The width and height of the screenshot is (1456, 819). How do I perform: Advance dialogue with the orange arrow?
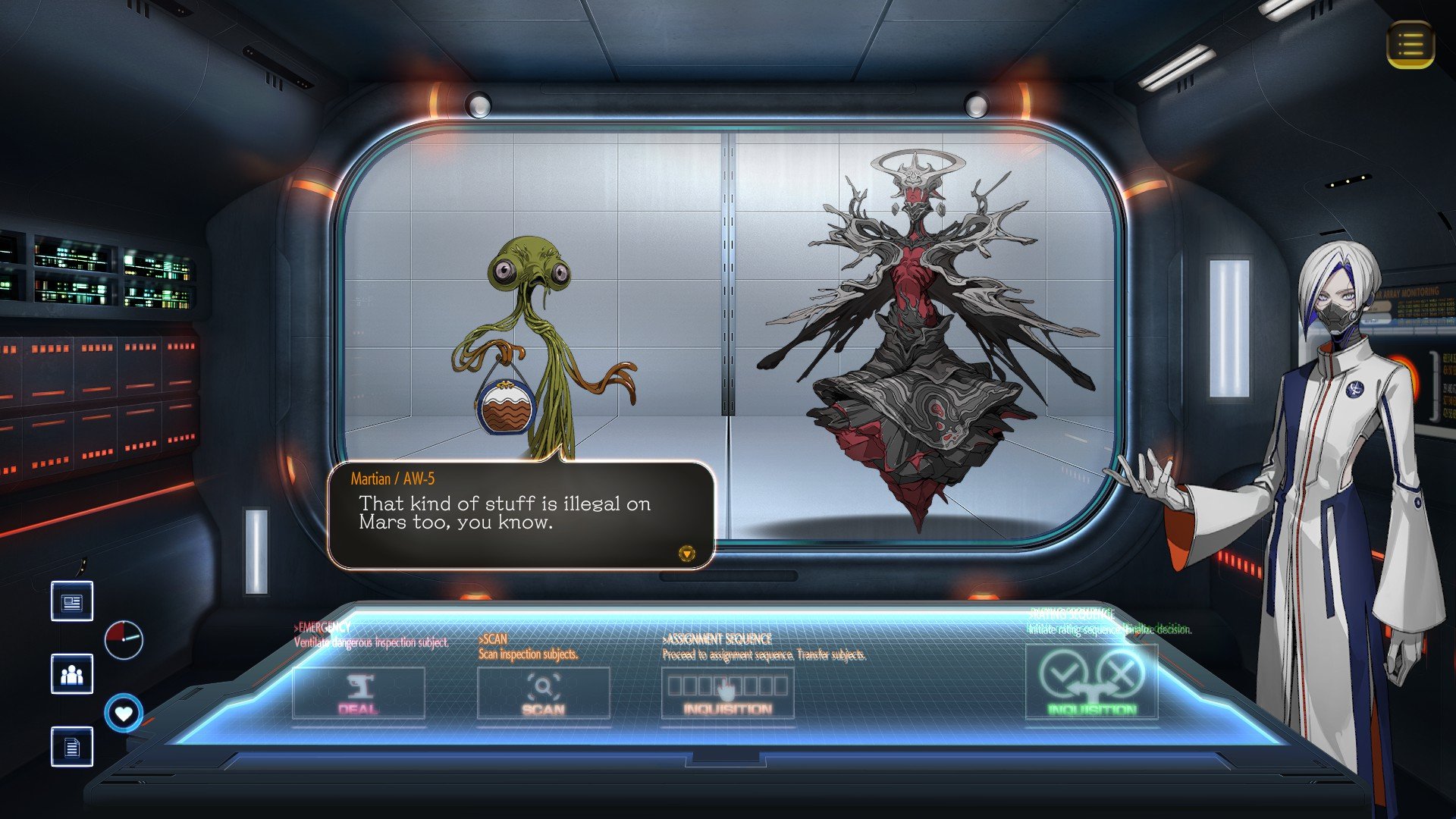point(686,554)
